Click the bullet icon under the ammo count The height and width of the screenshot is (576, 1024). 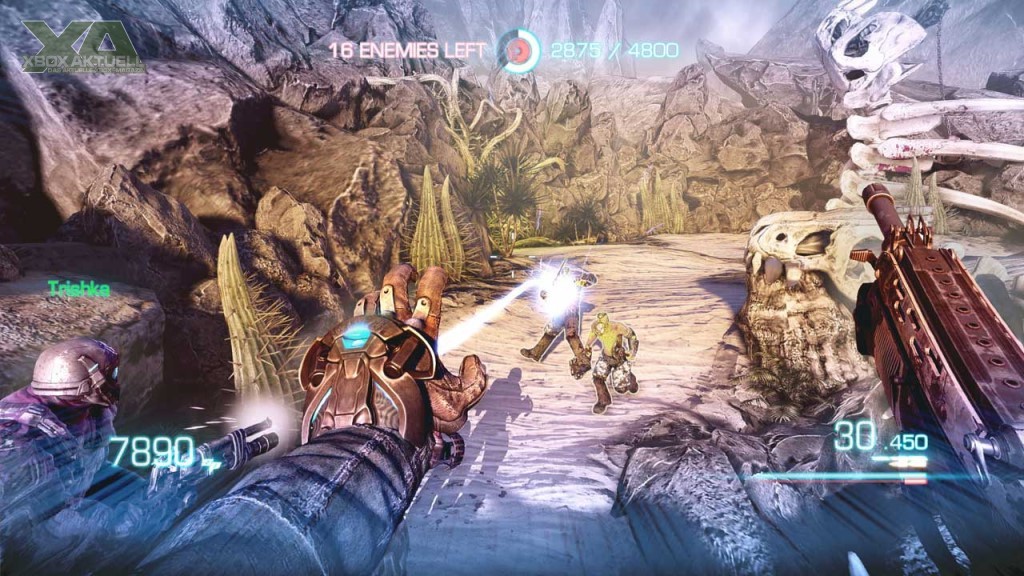pos(909,462)
